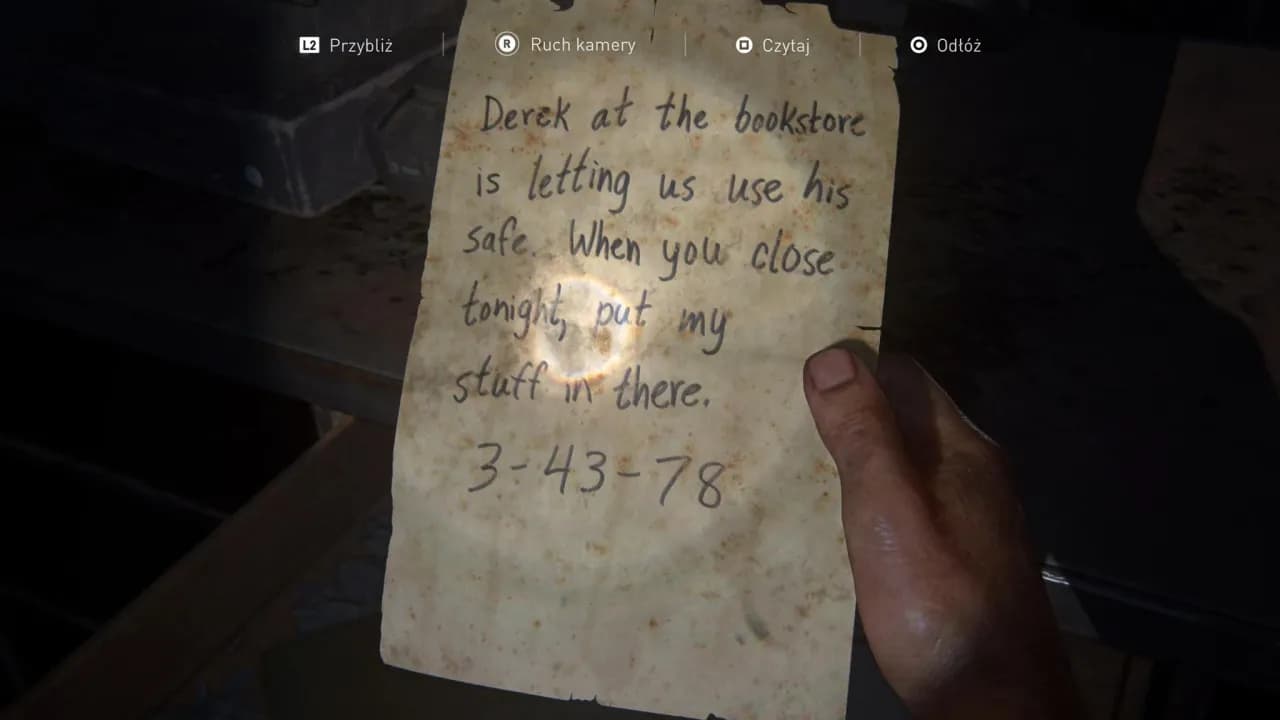Screen dimensions: 1280x720
Task: Click the Przybliż label text
Action: point(361,44)
